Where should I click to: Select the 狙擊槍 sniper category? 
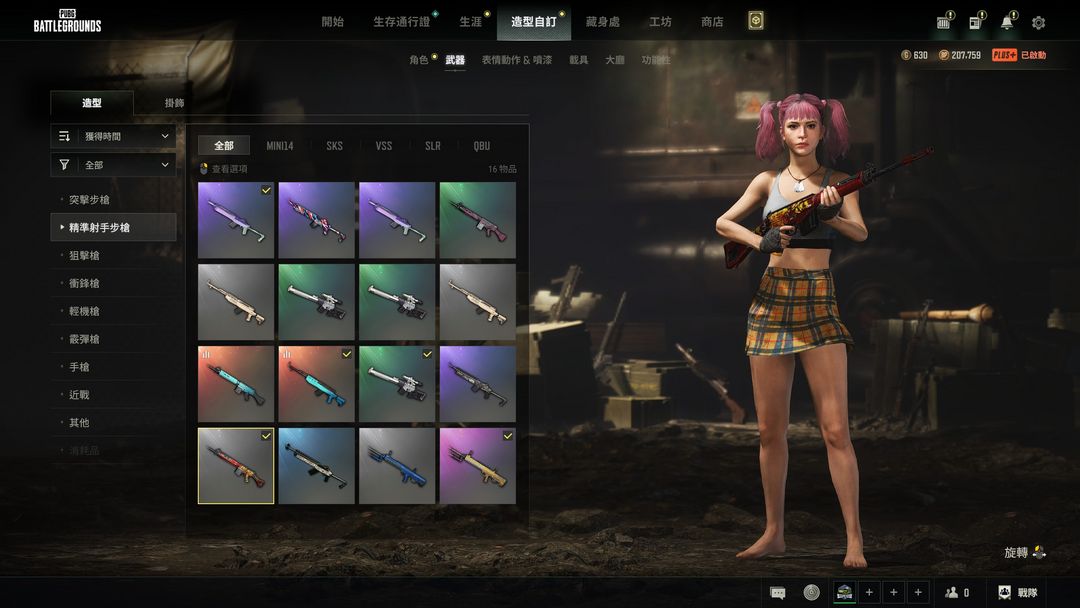click(84, 256)
